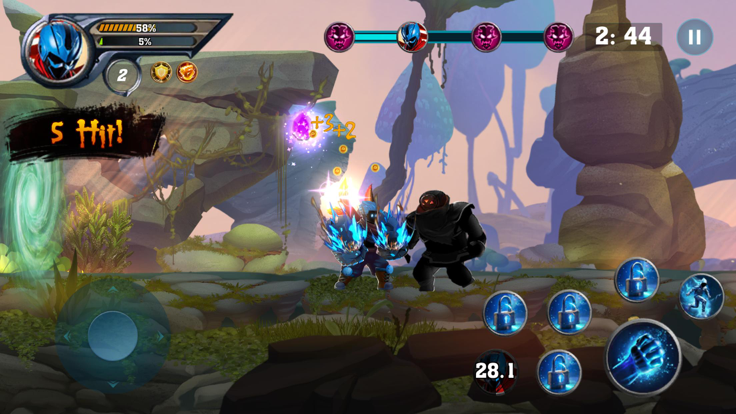The image size is (736, 414).
Task: Pause the game with the pause button
Action: 694,38
